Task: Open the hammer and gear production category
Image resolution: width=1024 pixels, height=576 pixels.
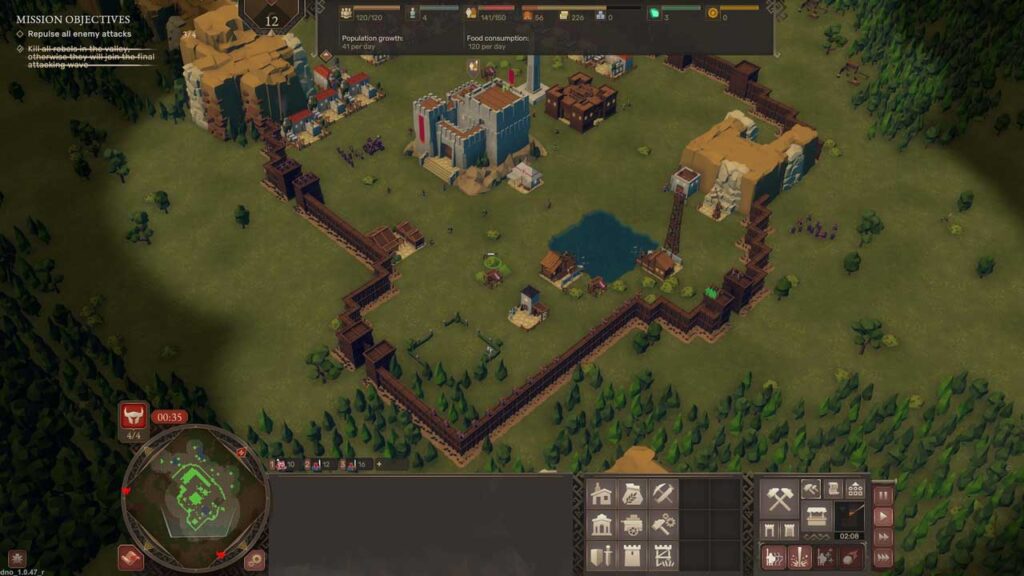Action: pyautogui.click(x=663, y=525)
